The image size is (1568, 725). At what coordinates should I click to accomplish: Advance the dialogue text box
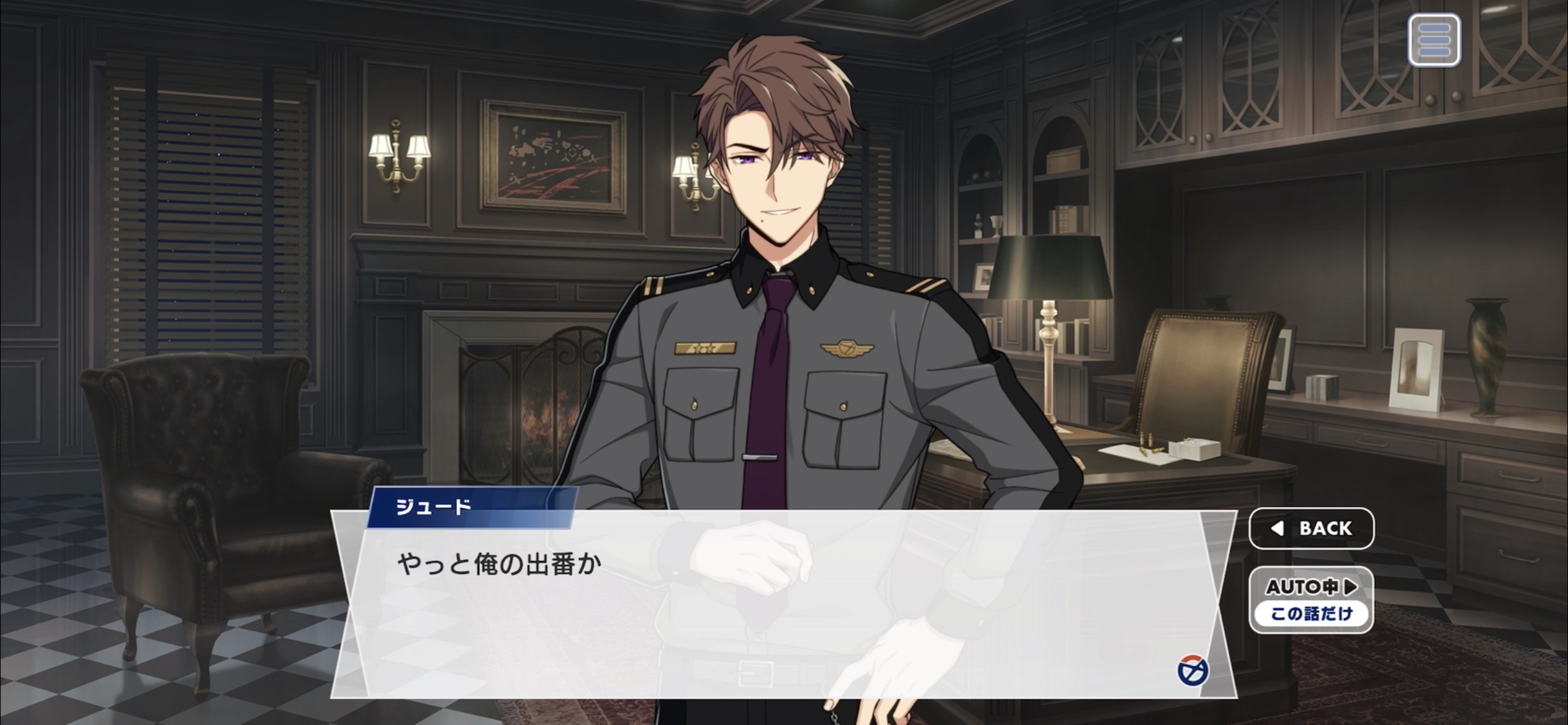tap(783, 604)
